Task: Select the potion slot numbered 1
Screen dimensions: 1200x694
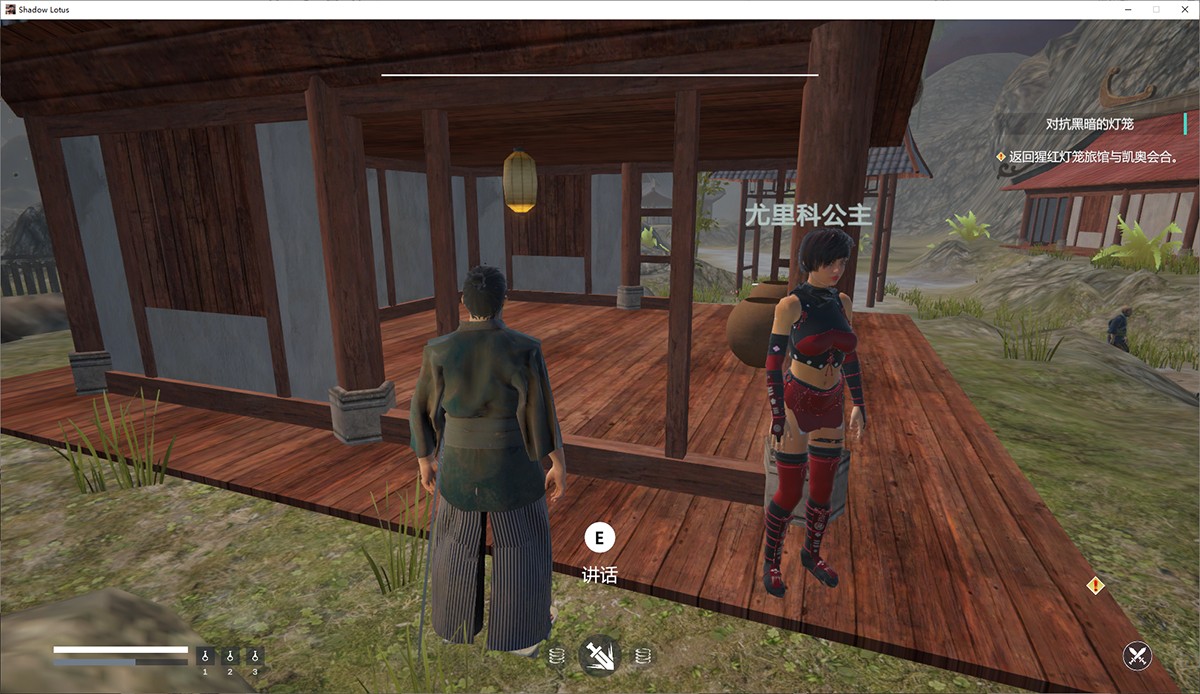Action: coord(205,656)
